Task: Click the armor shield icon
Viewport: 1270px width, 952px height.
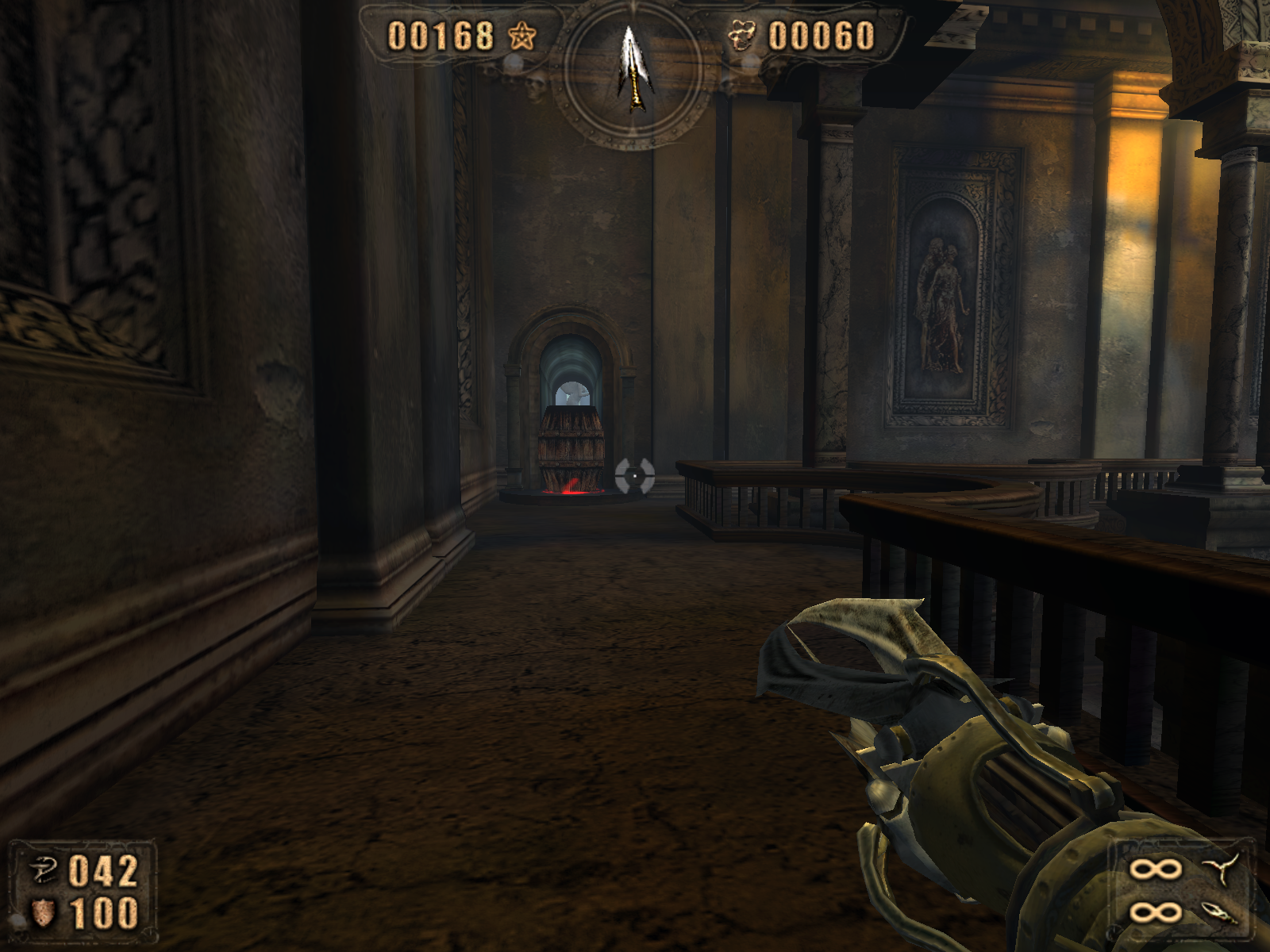Action: point(43,913)
